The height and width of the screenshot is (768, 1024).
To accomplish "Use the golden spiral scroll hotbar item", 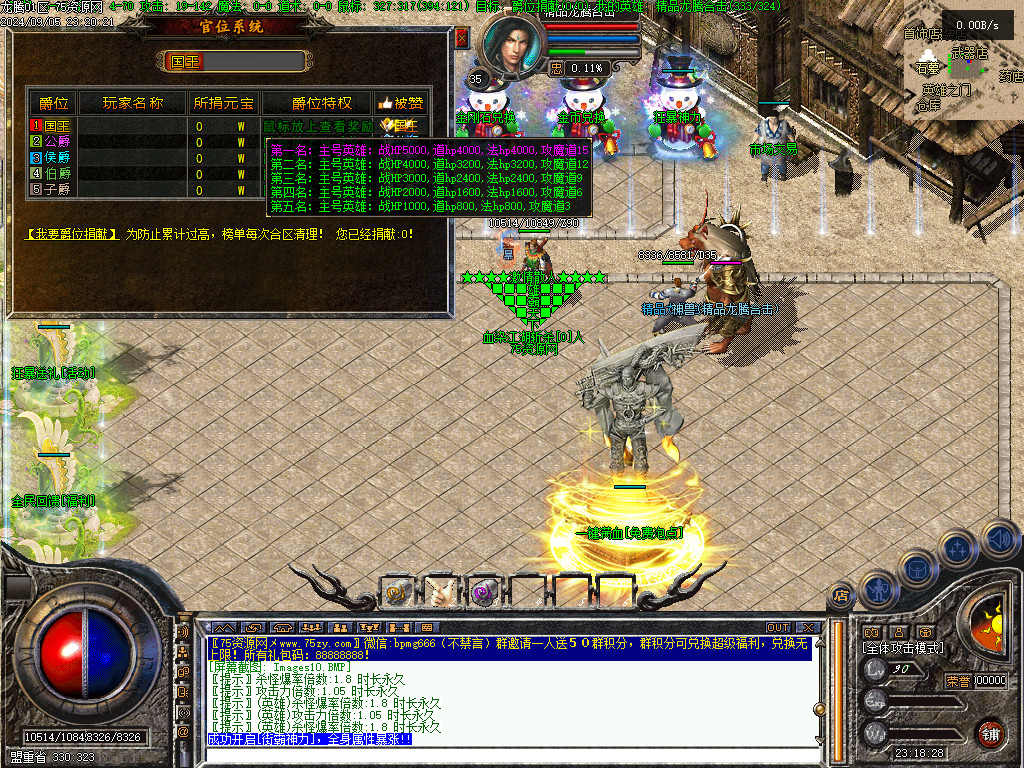I will point(398,593).
